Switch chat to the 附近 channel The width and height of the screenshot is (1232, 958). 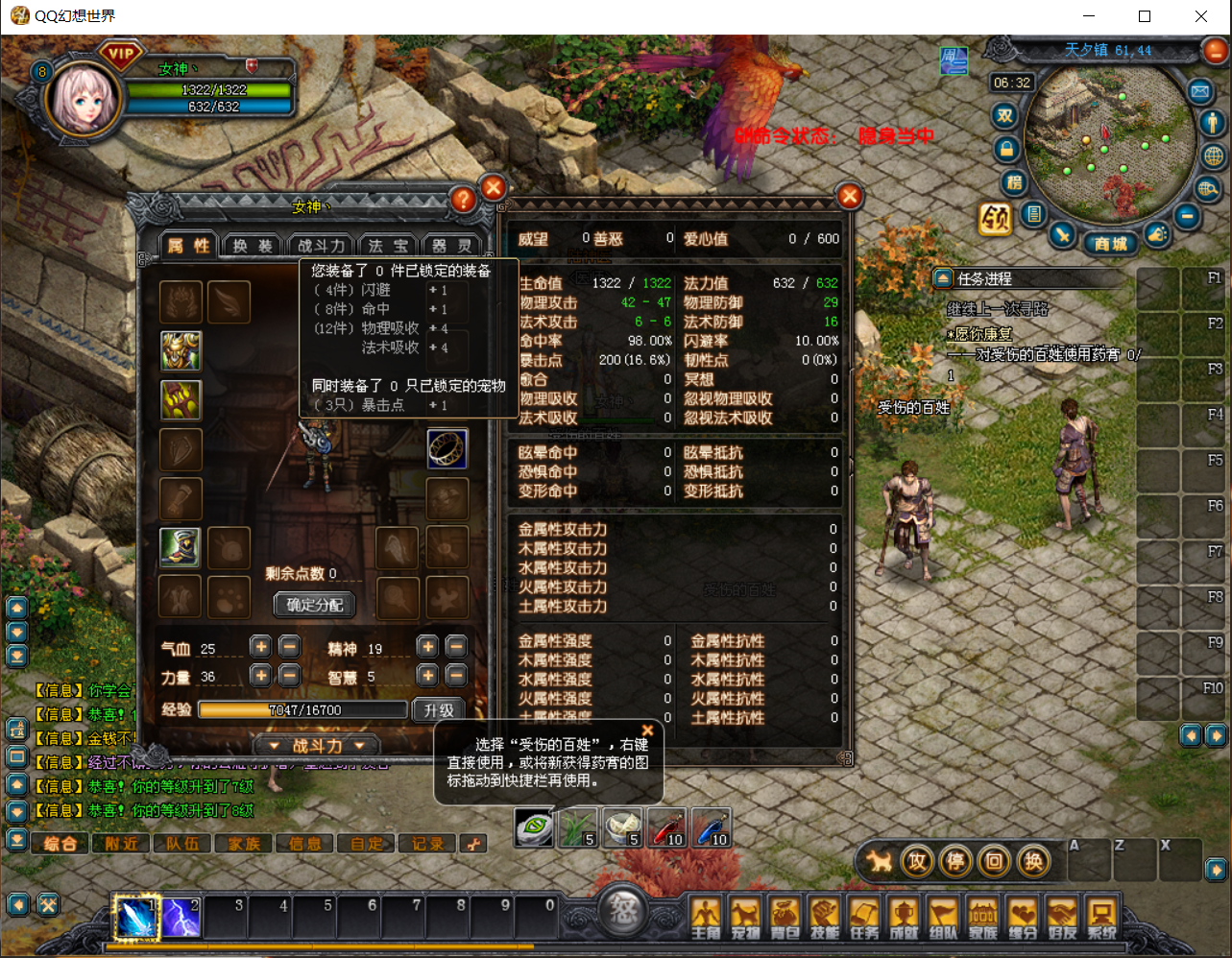pos(122,844)
